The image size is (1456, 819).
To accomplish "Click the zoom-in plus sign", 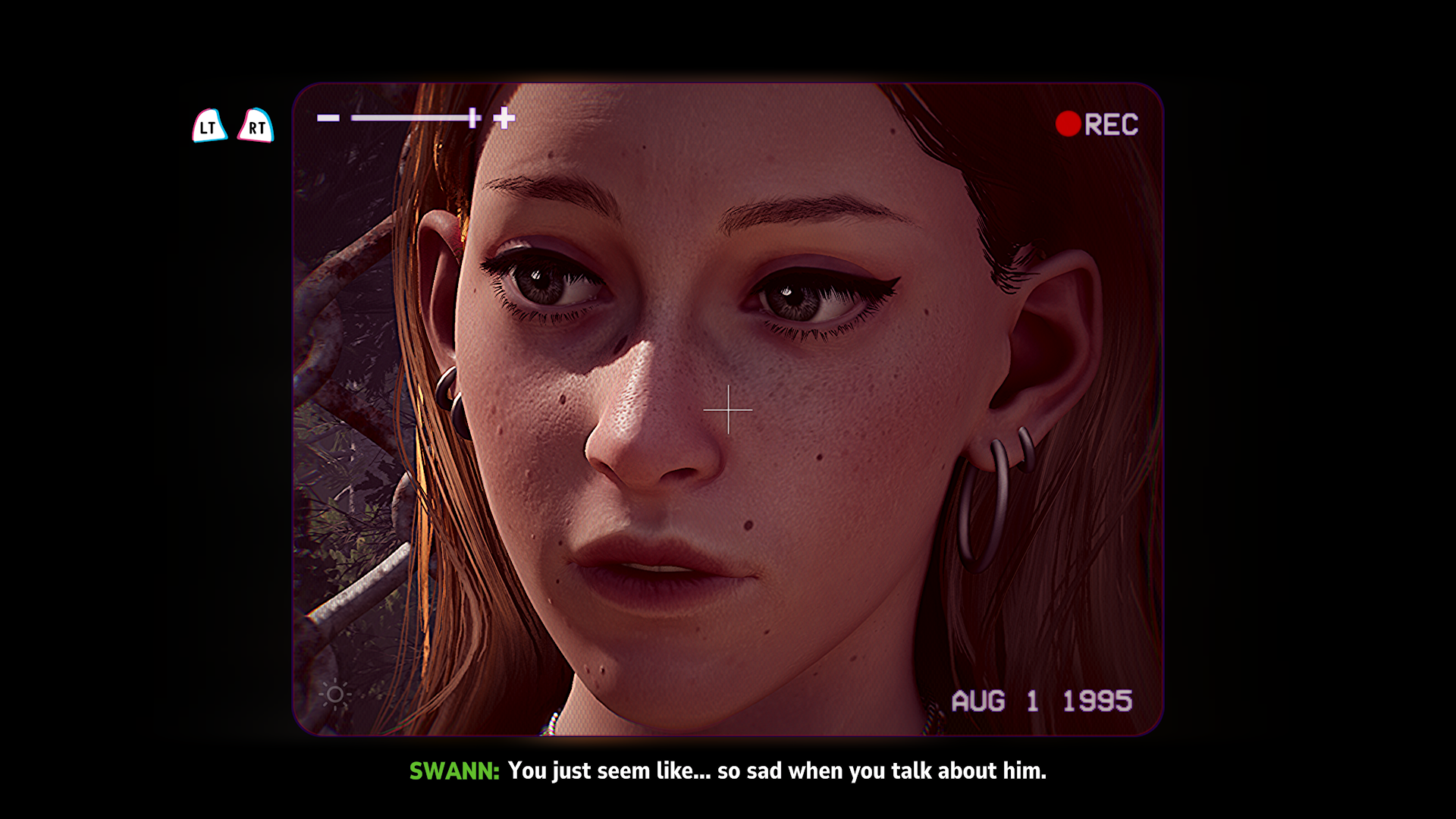I will [x=504, y=118].
